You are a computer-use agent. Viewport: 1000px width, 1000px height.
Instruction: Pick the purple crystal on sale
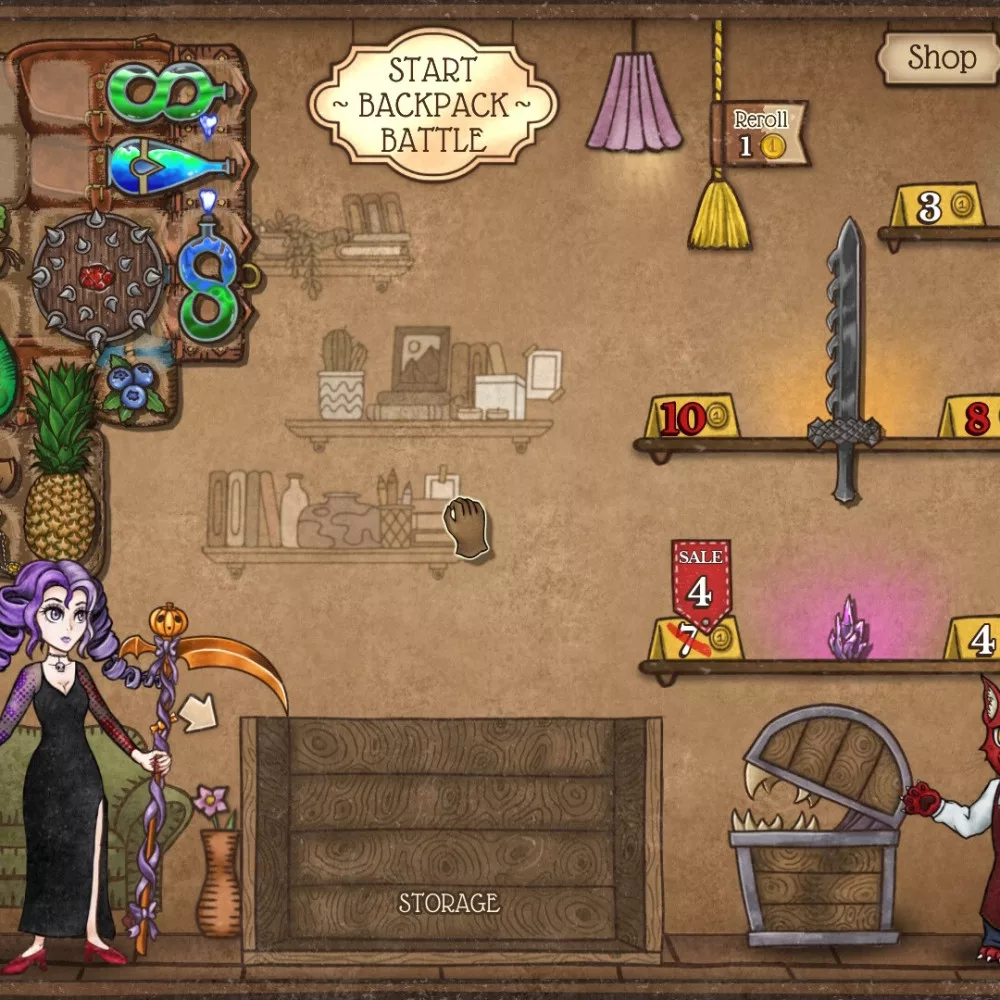click(848, 632)
